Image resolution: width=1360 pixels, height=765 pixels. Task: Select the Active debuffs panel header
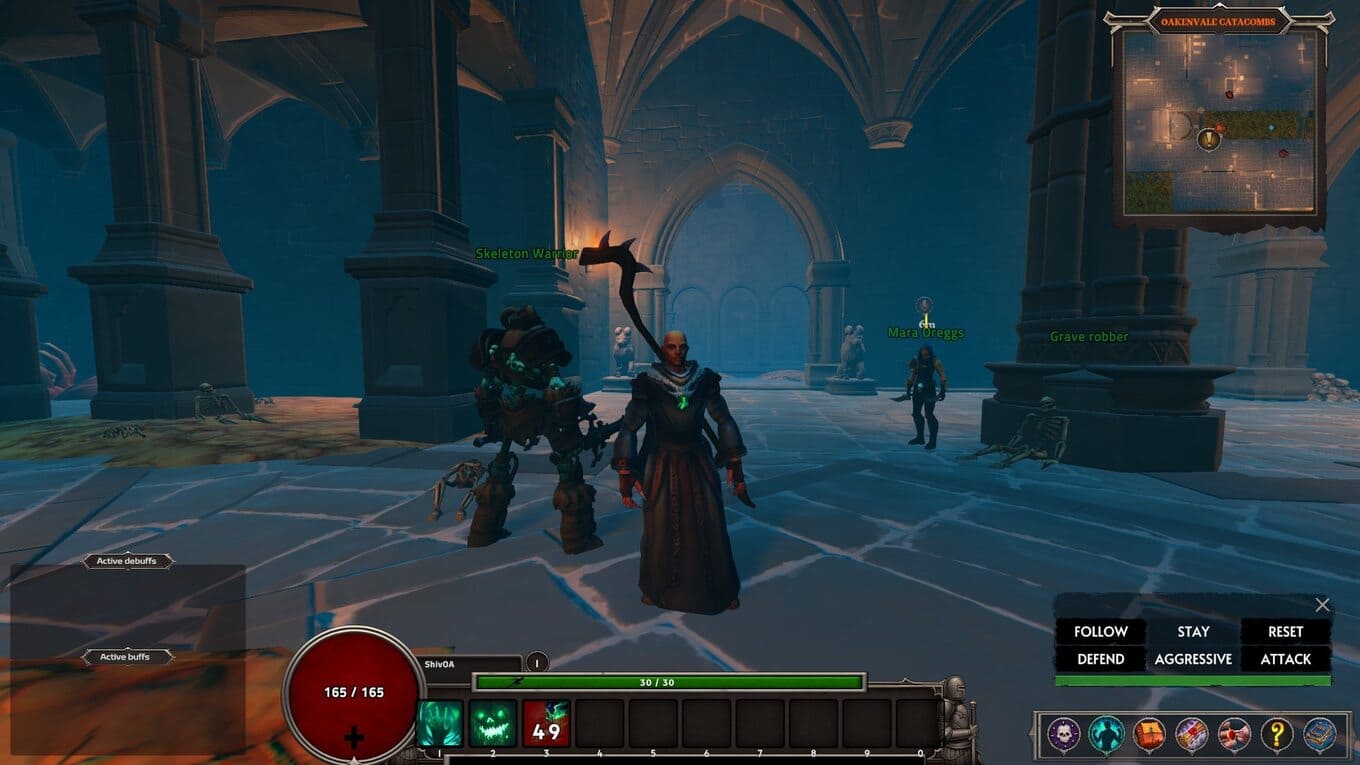click(127, 561)
